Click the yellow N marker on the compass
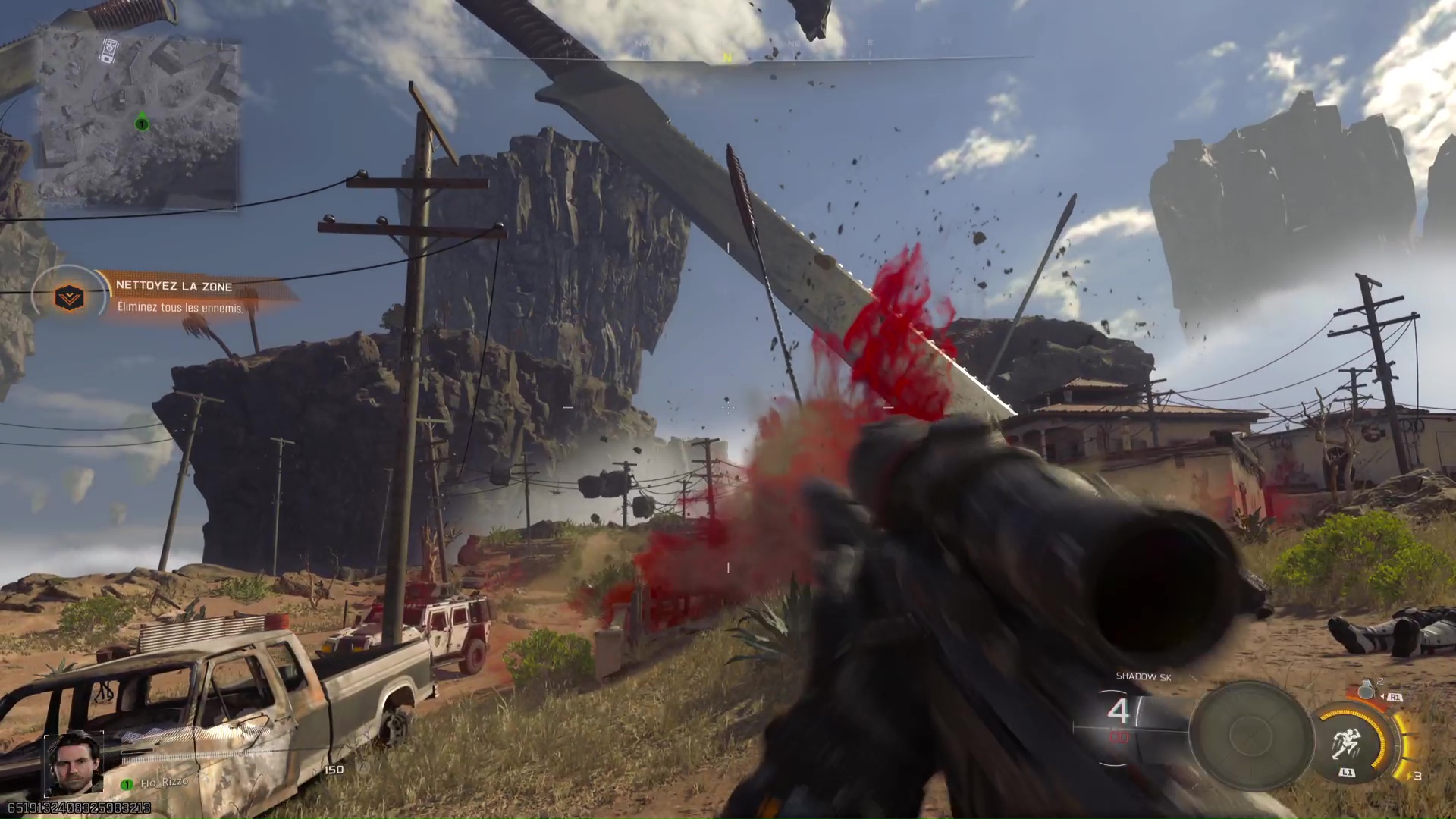This screenshot has width=1456, height=819. (726, 58)
